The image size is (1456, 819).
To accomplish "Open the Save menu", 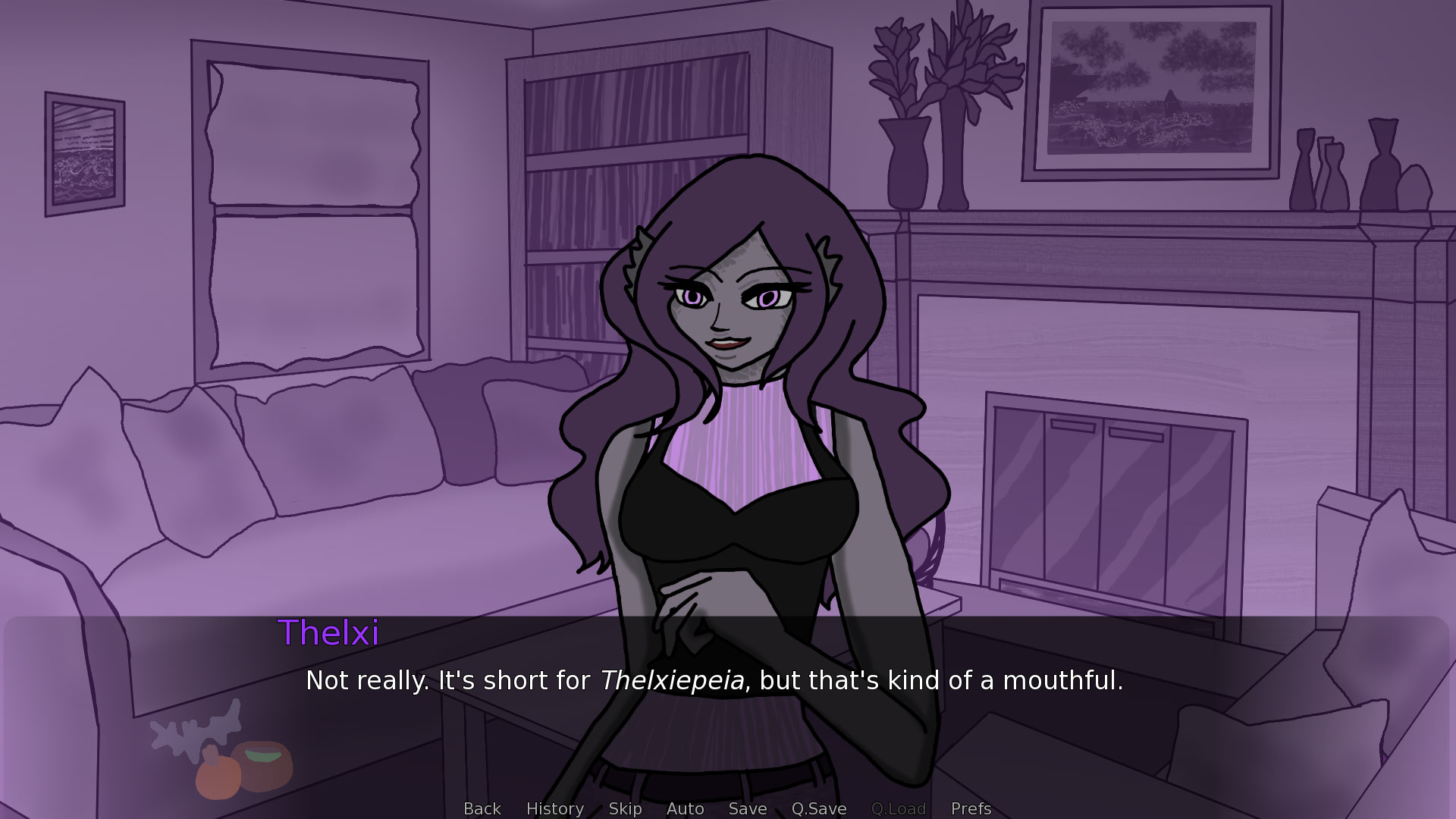I will [x=747, y=808].
